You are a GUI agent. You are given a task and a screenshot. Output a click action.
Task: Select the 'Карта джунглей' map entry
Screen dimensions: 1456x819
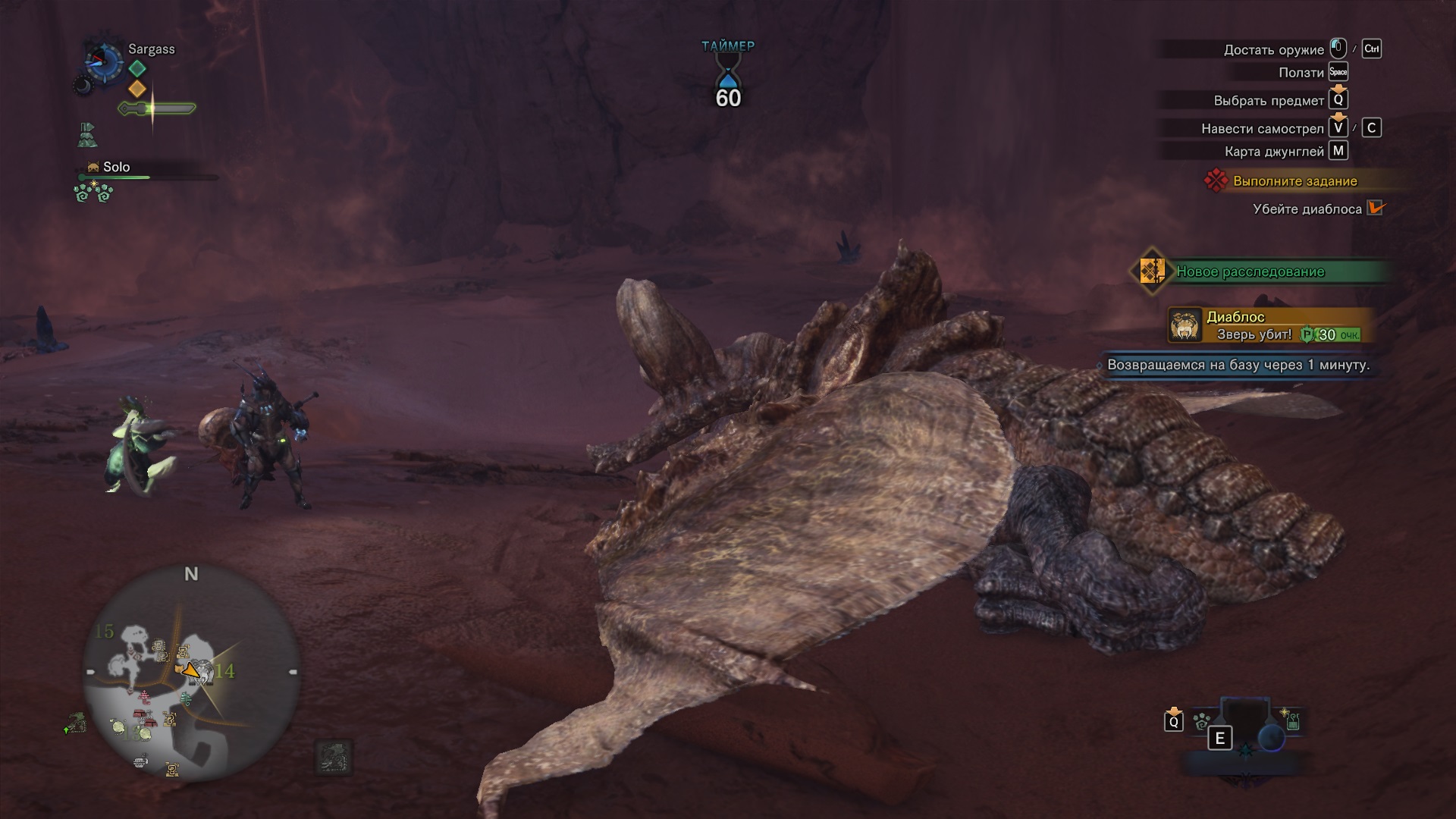click(1274, 152)
